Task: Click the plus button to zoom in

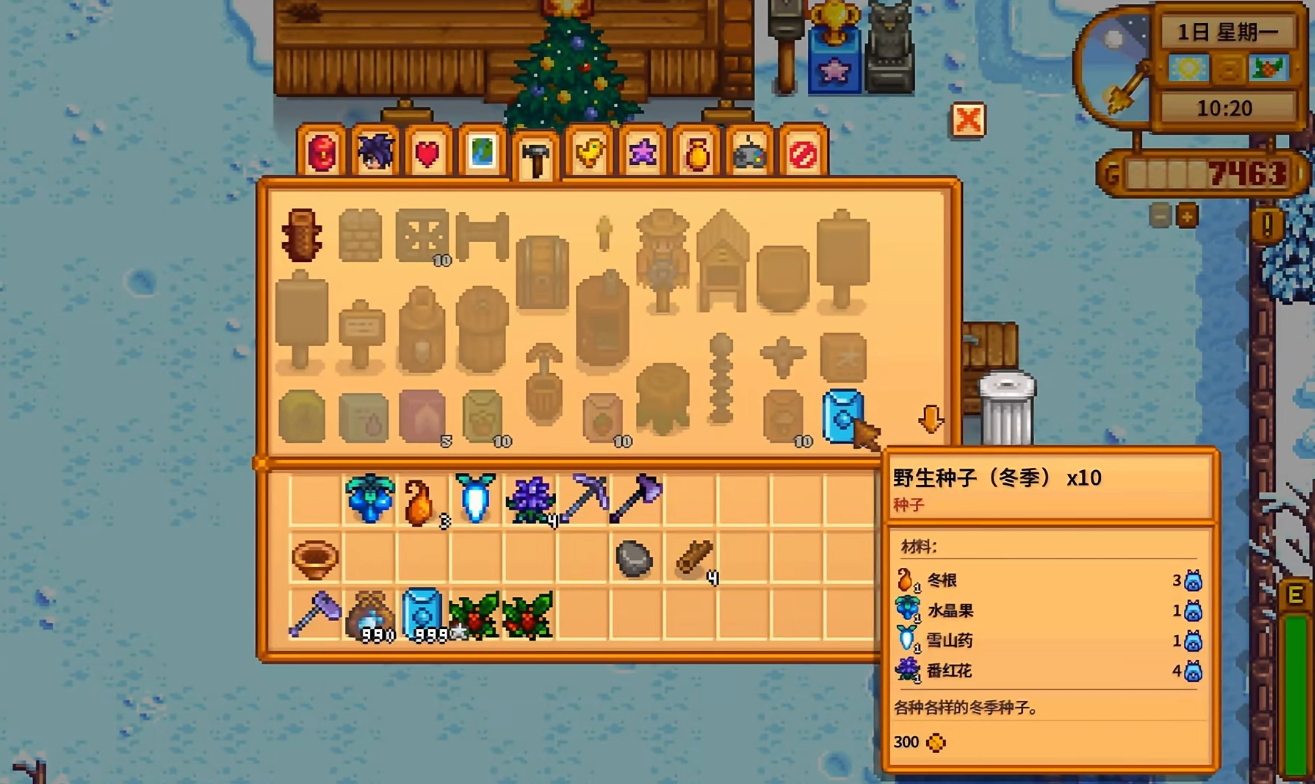Action: tap(1188, 213)
